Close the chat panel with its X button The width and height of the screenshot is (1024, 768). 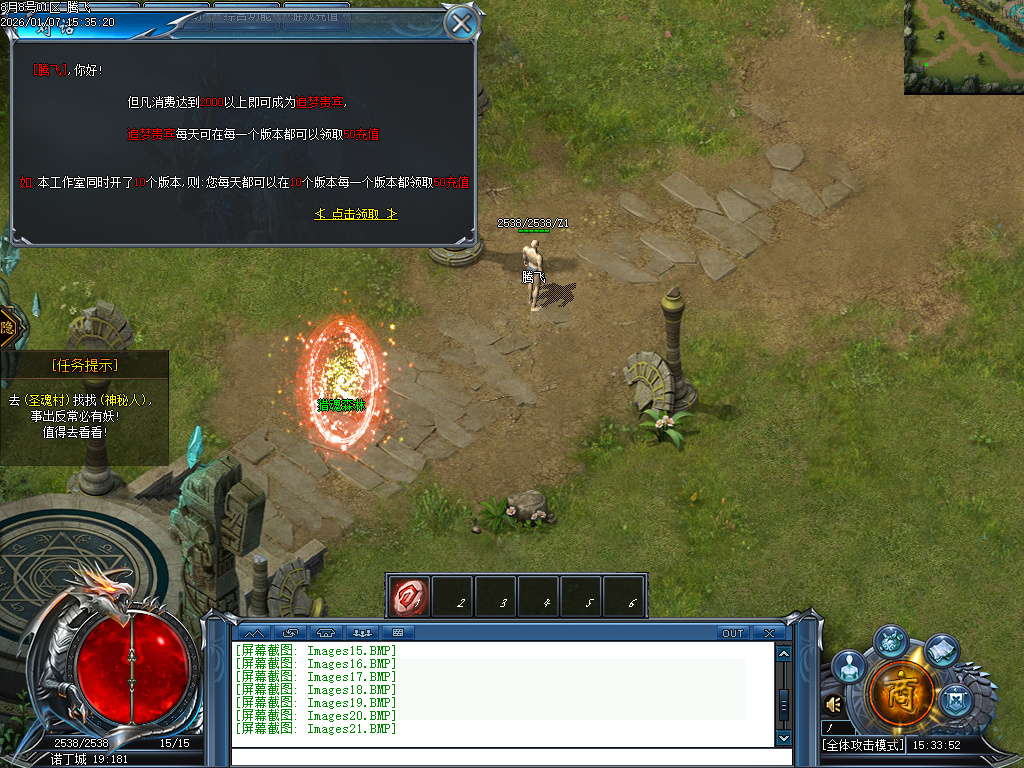(x=768, y=633)
